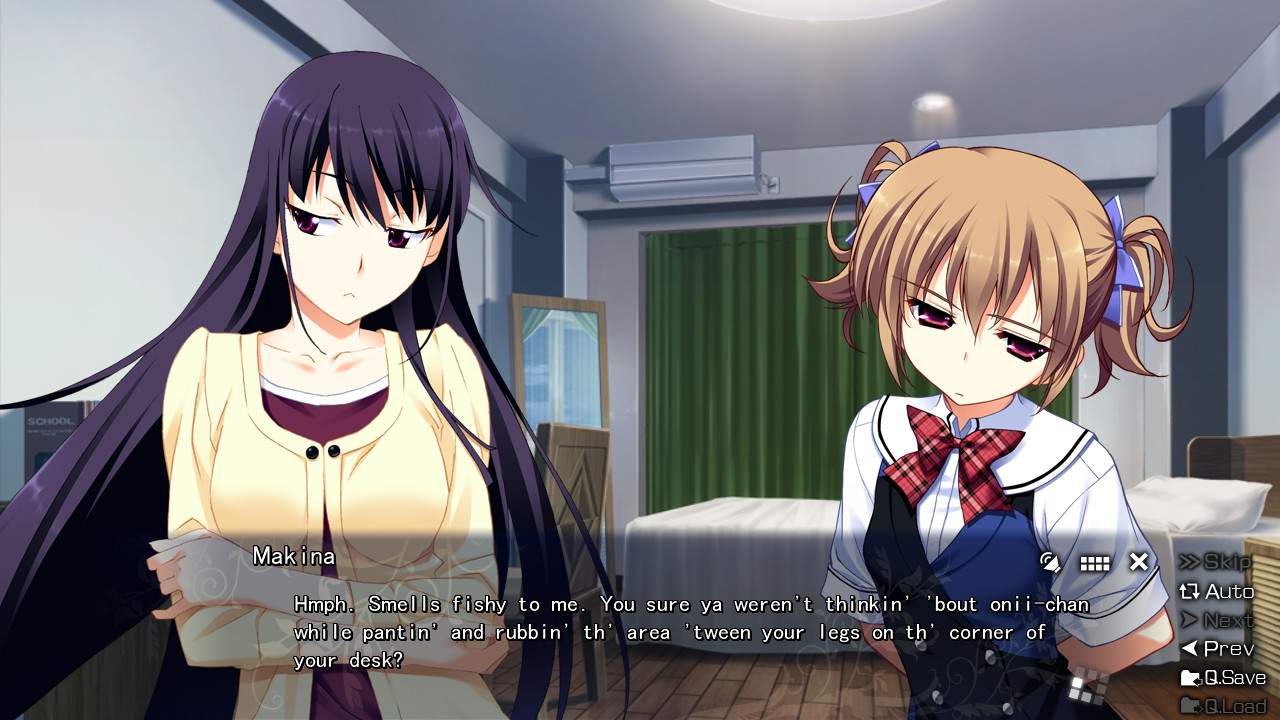Go back with the Prev button
1280x720 pixels.
click(x=1216, y=649)
